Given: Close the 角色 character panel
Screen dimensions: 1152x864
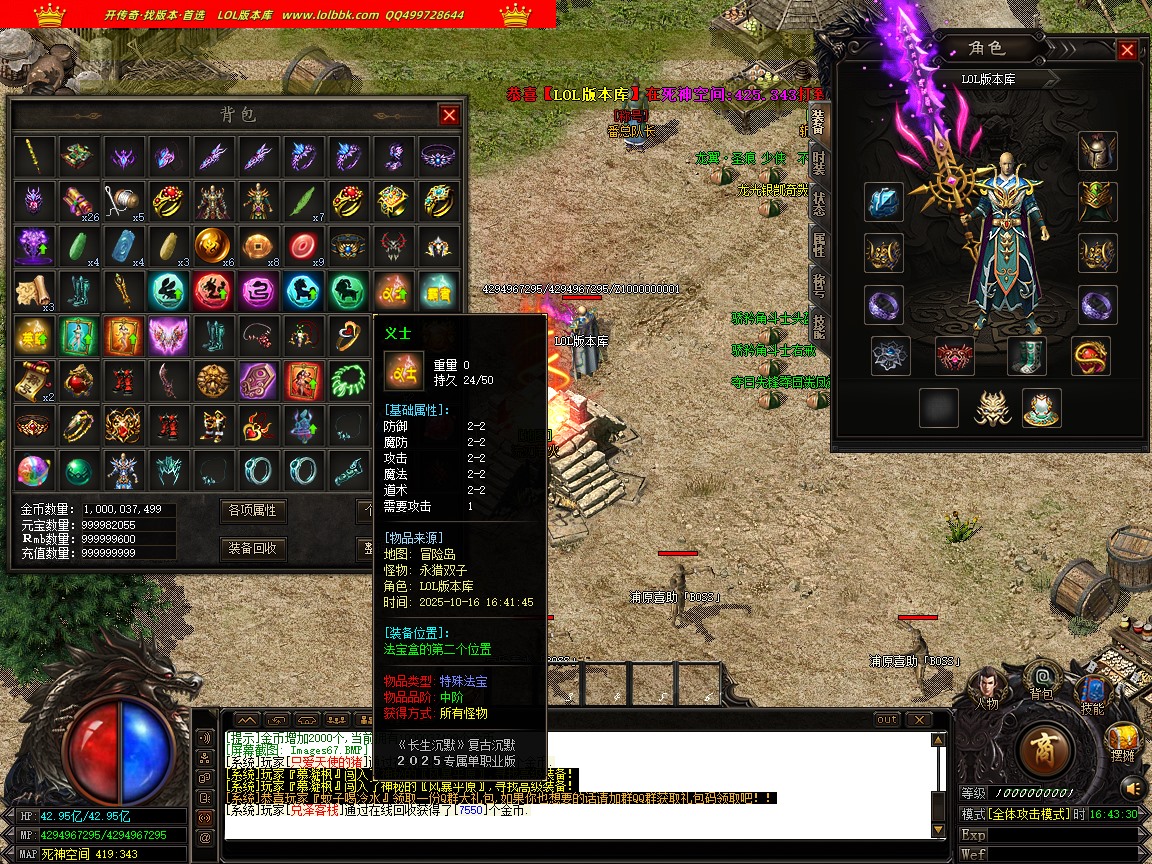Looking at the screenshot, I should [x=1127, y=50].
